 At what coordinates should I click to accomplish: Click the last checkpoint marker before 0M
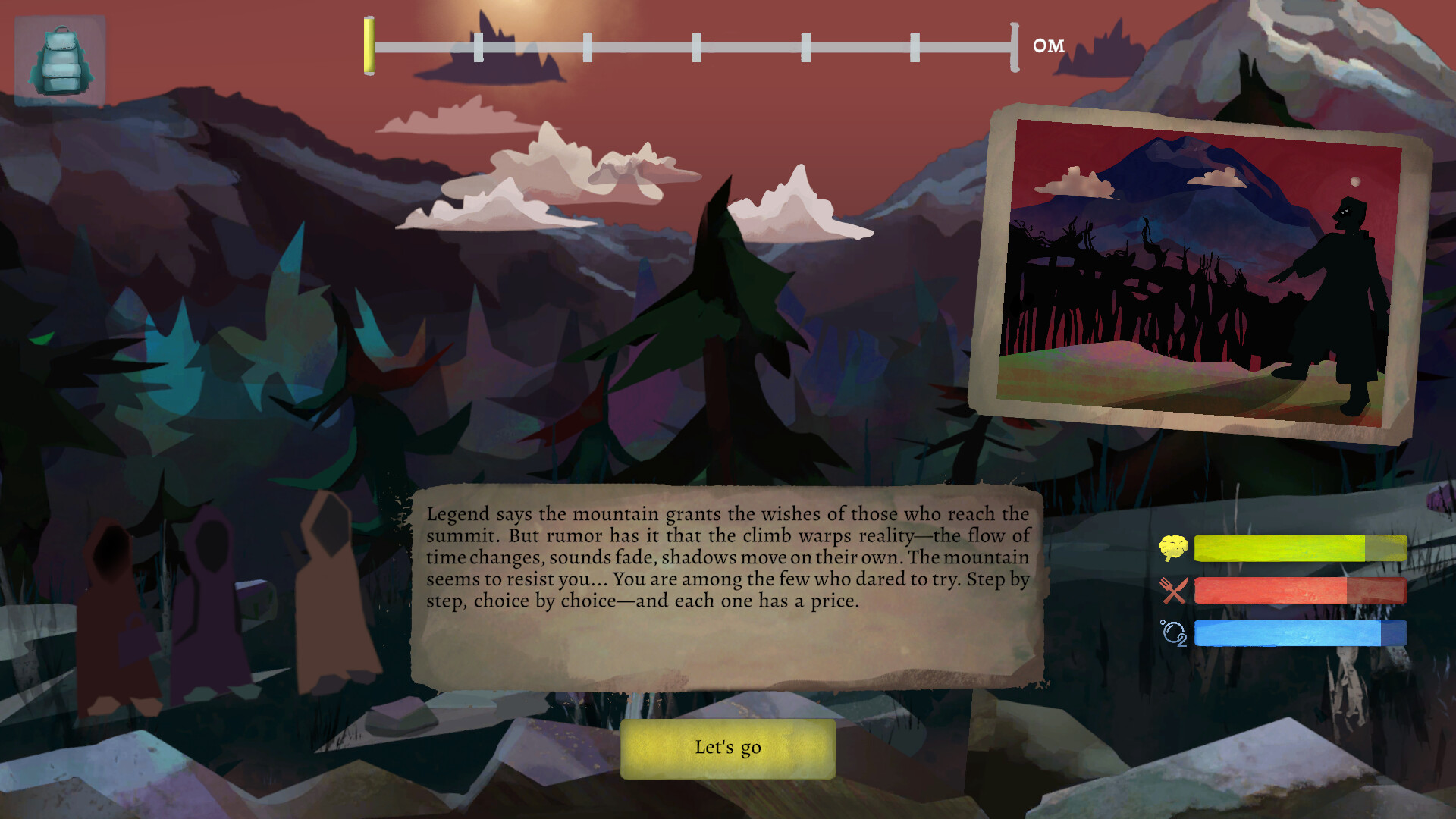point(915,47)
